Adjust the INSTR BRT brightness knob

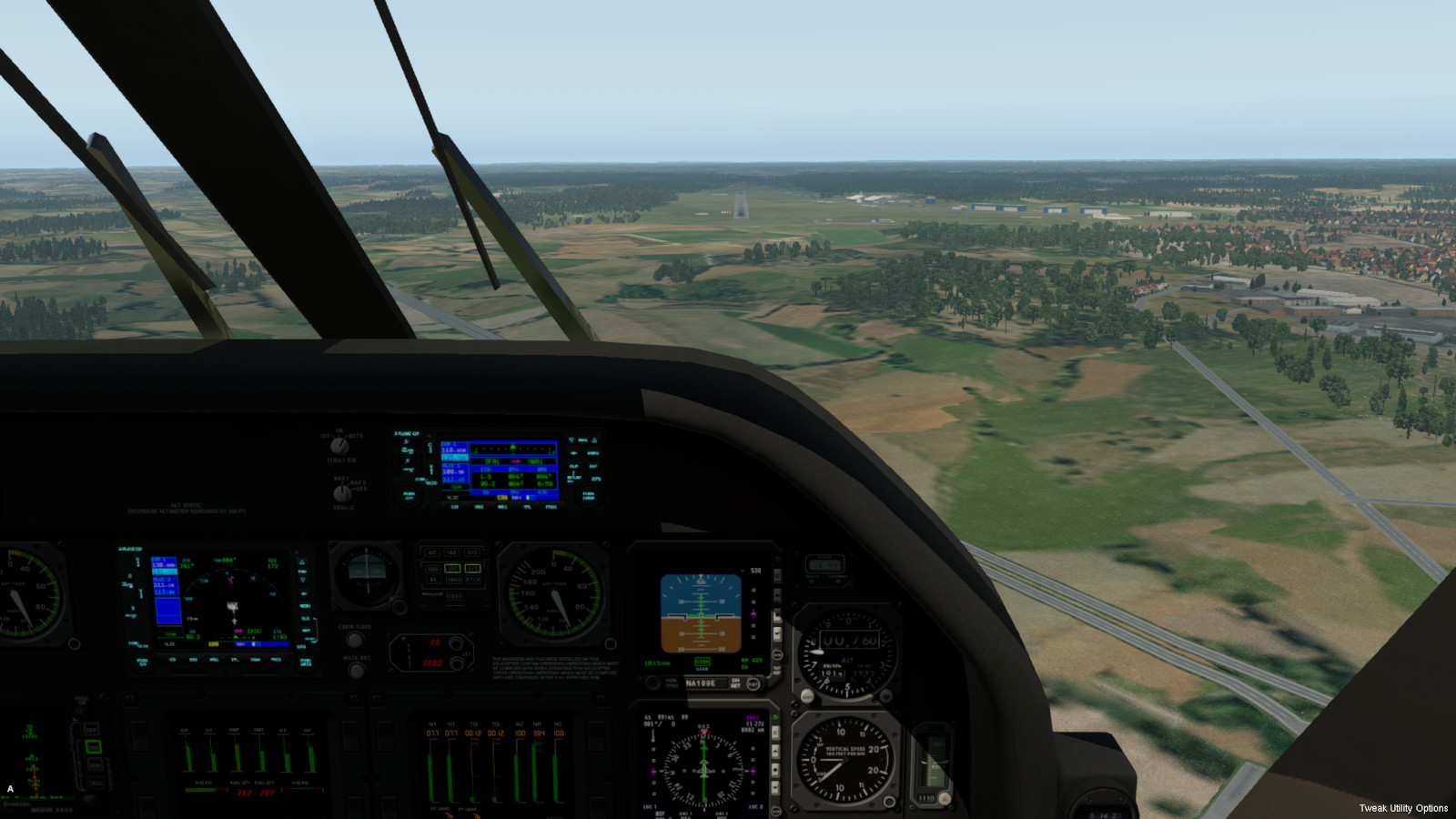(x=357, y=671)
